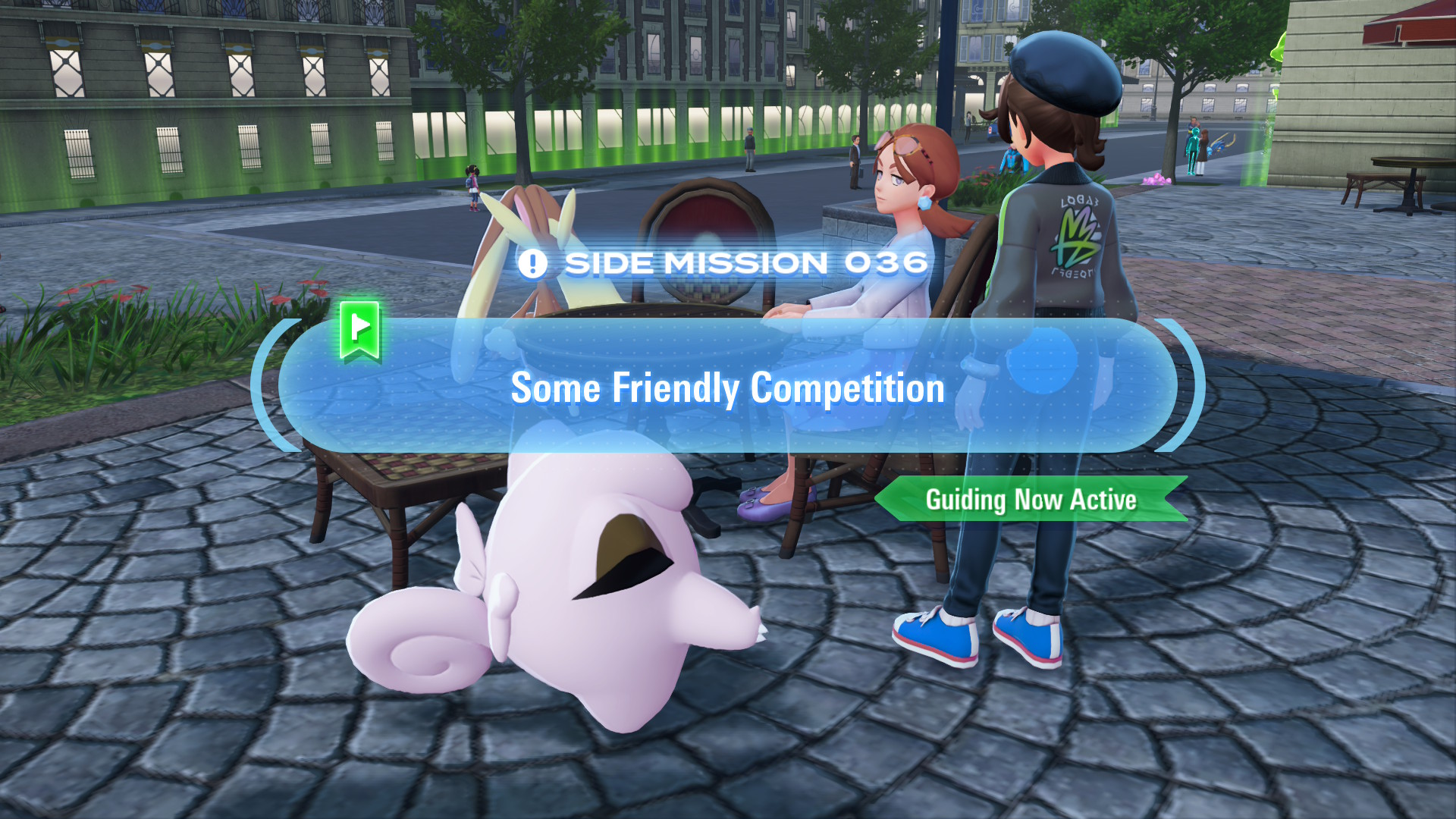1456x819 pixels.
Task: Click the Some Friendly Competition mission banner
Action: coord(727,388)
